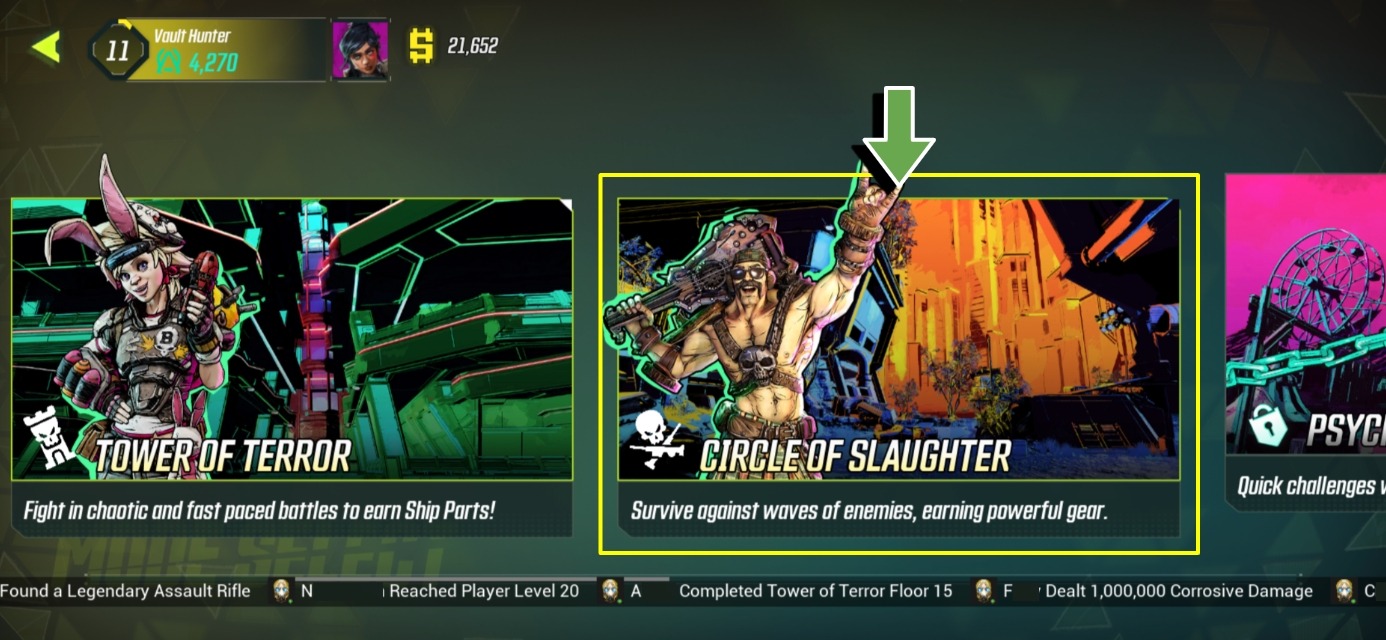Viewport: 1386px width, 640px height.
Task: Open the player avatar portrait
Action: 360,49
